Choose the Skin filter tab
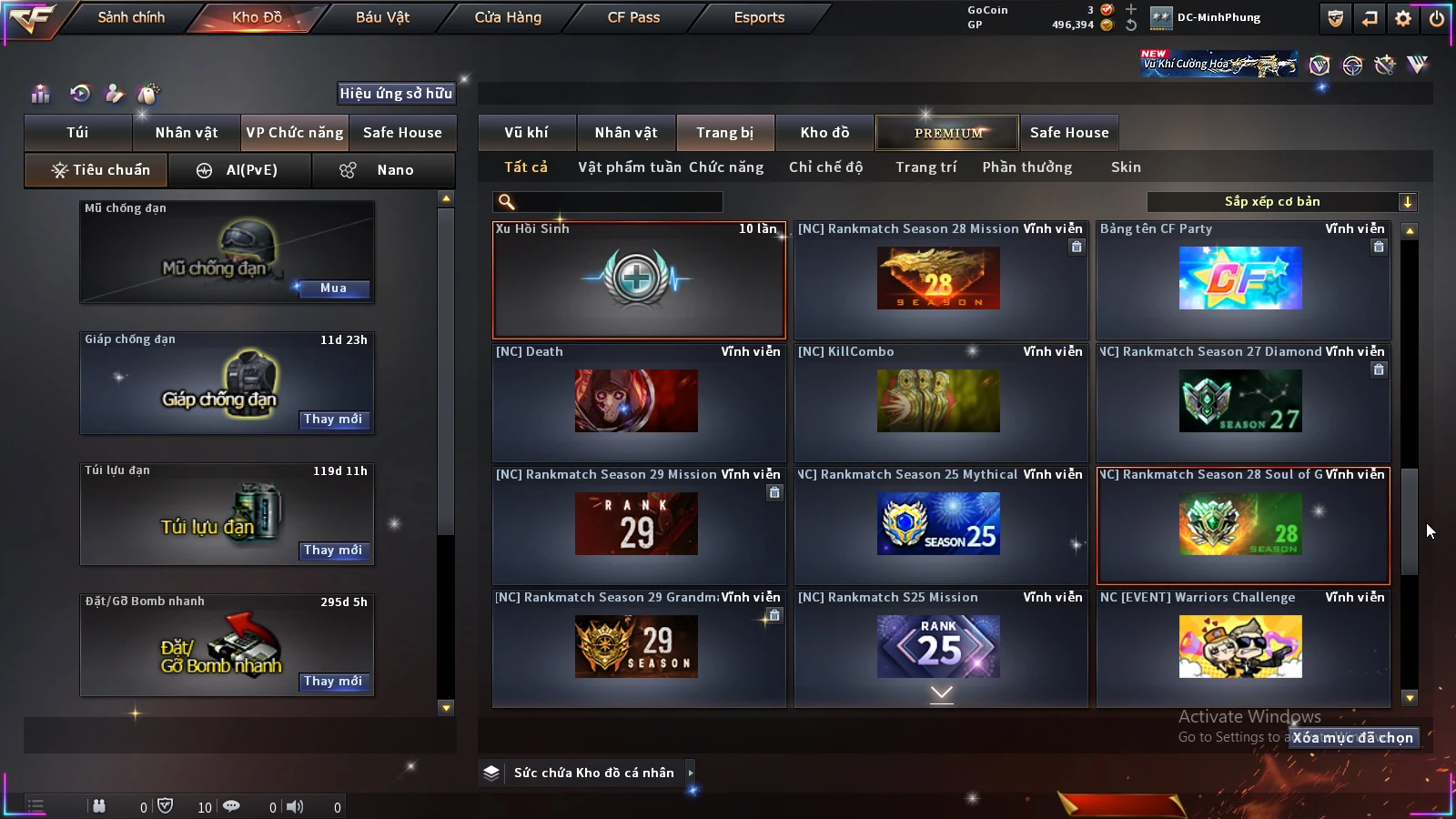Viewport: 1456px width, 819px height. [x=1126, y=167]
